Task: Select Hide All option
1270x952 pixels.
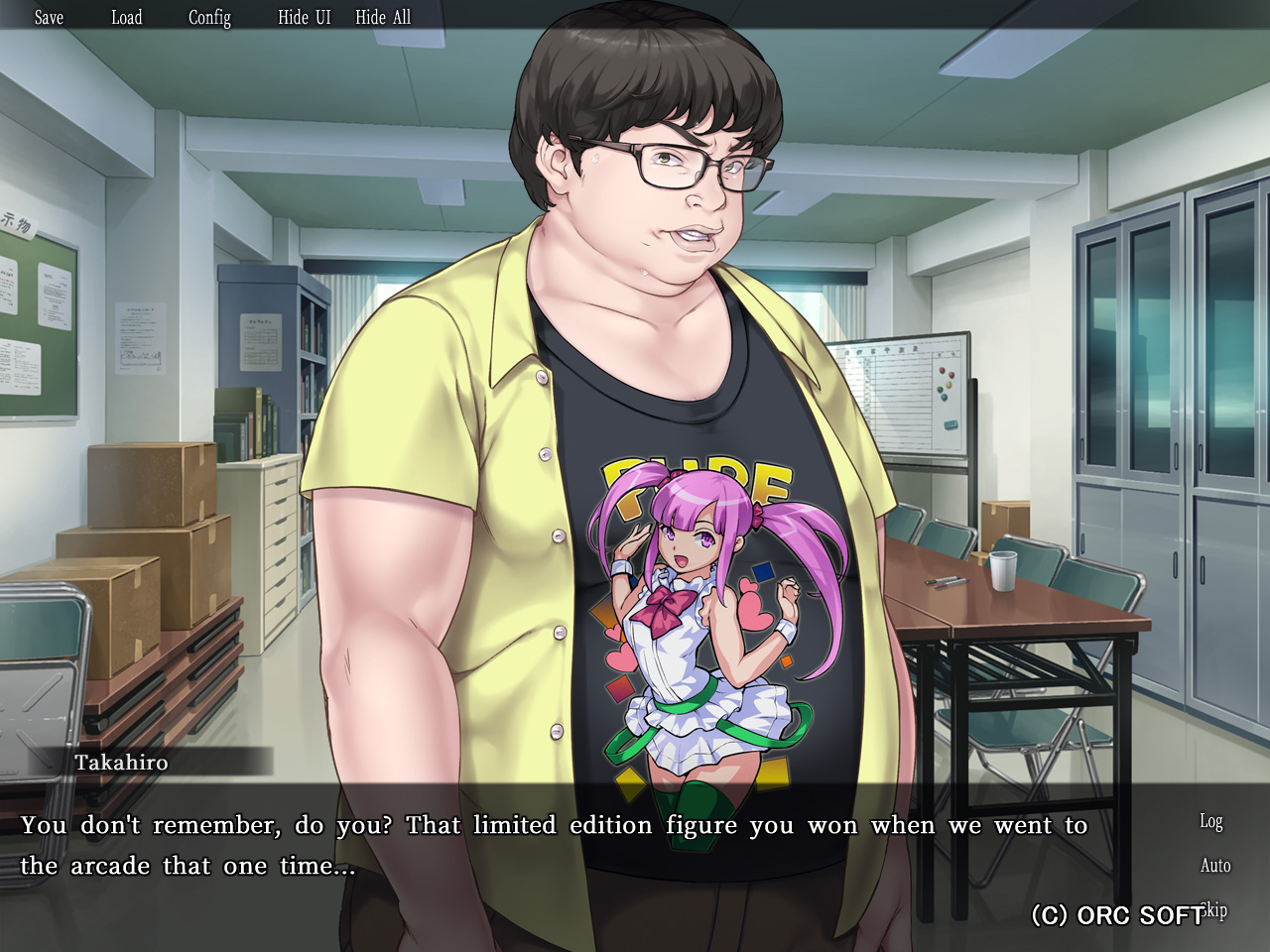Action: (383, 17)
